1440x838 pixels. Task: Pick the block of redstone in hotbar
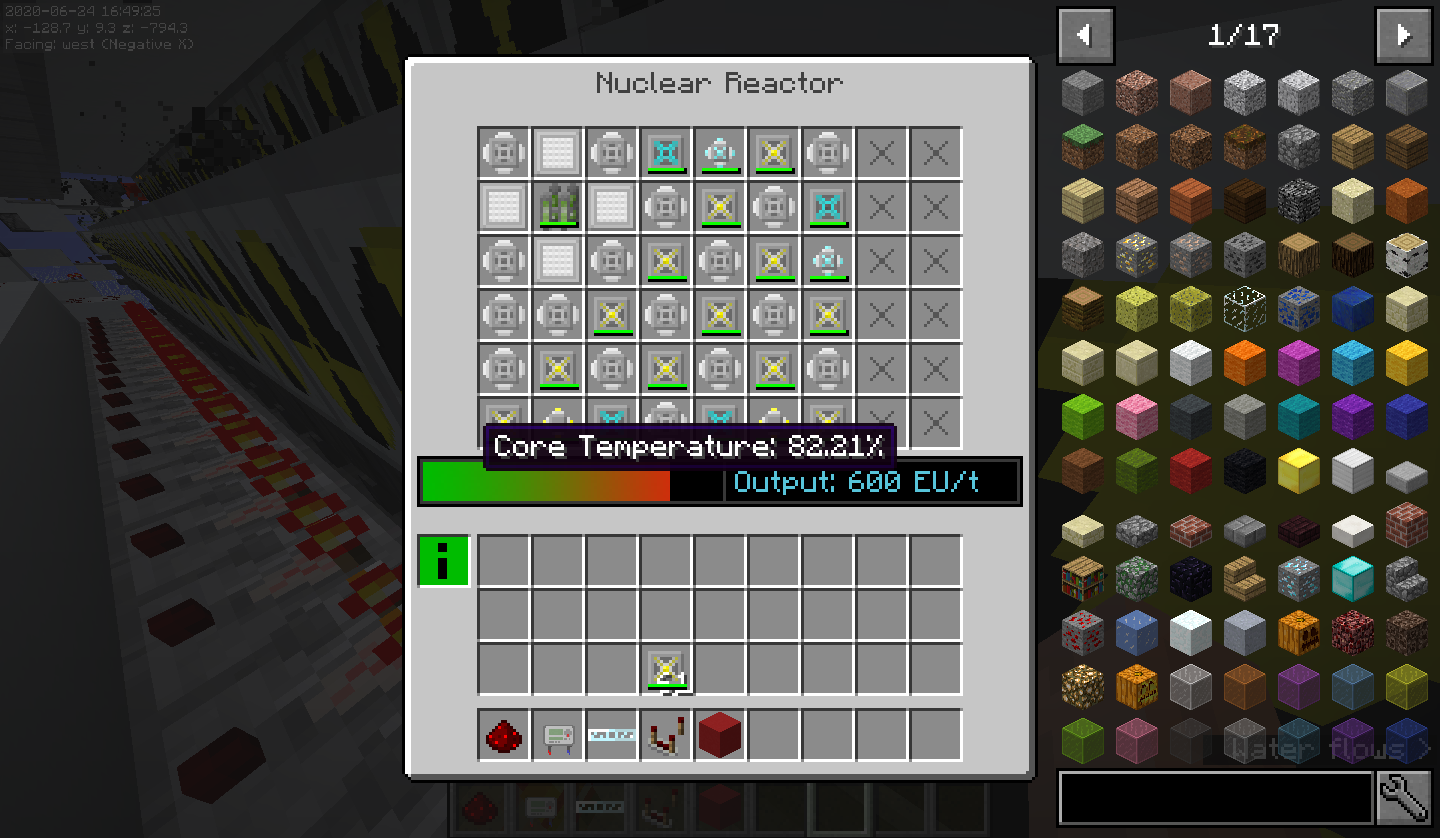[720, 736]
